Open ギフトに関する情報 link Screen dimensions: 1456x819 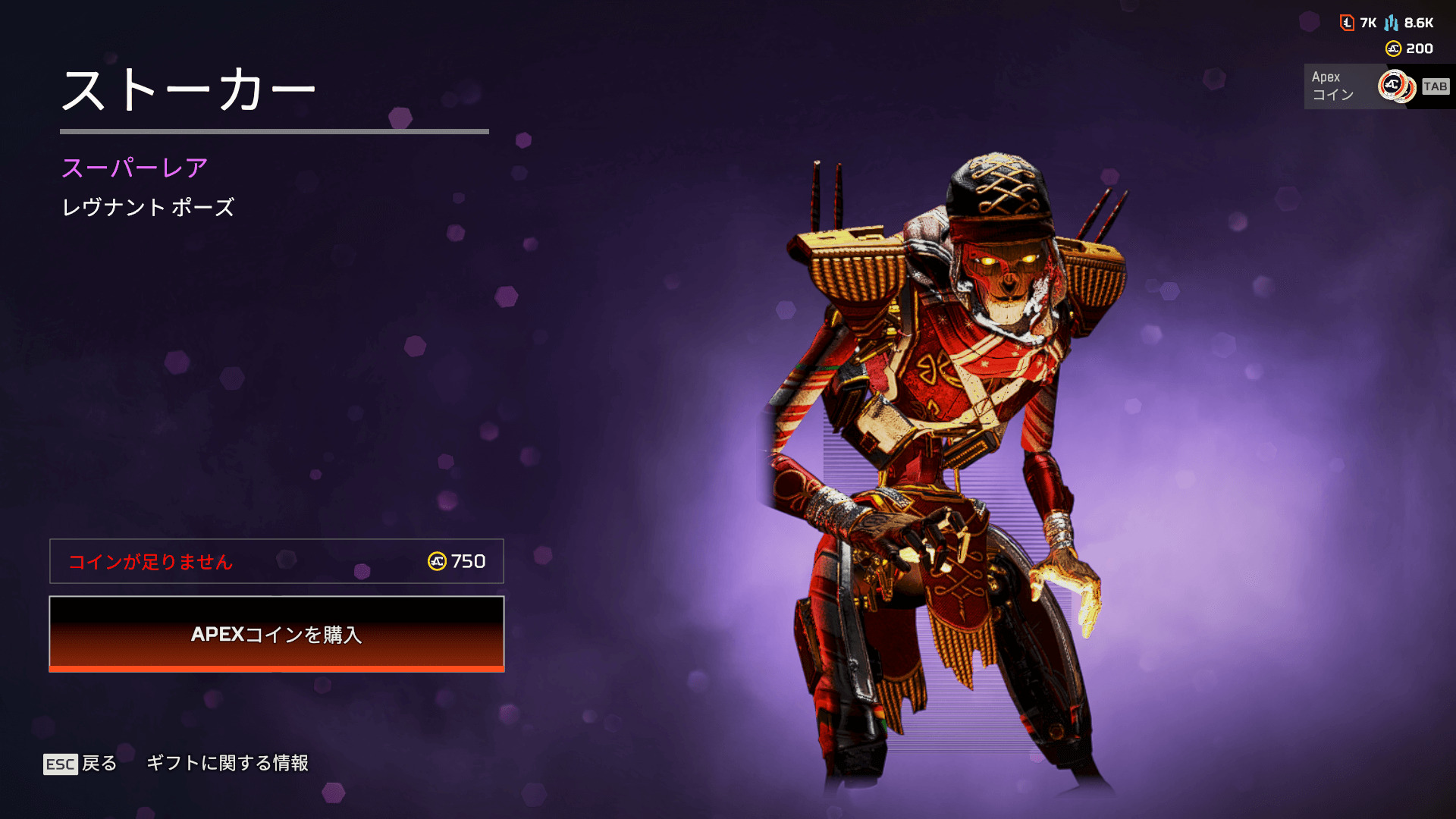click(227, 763)
